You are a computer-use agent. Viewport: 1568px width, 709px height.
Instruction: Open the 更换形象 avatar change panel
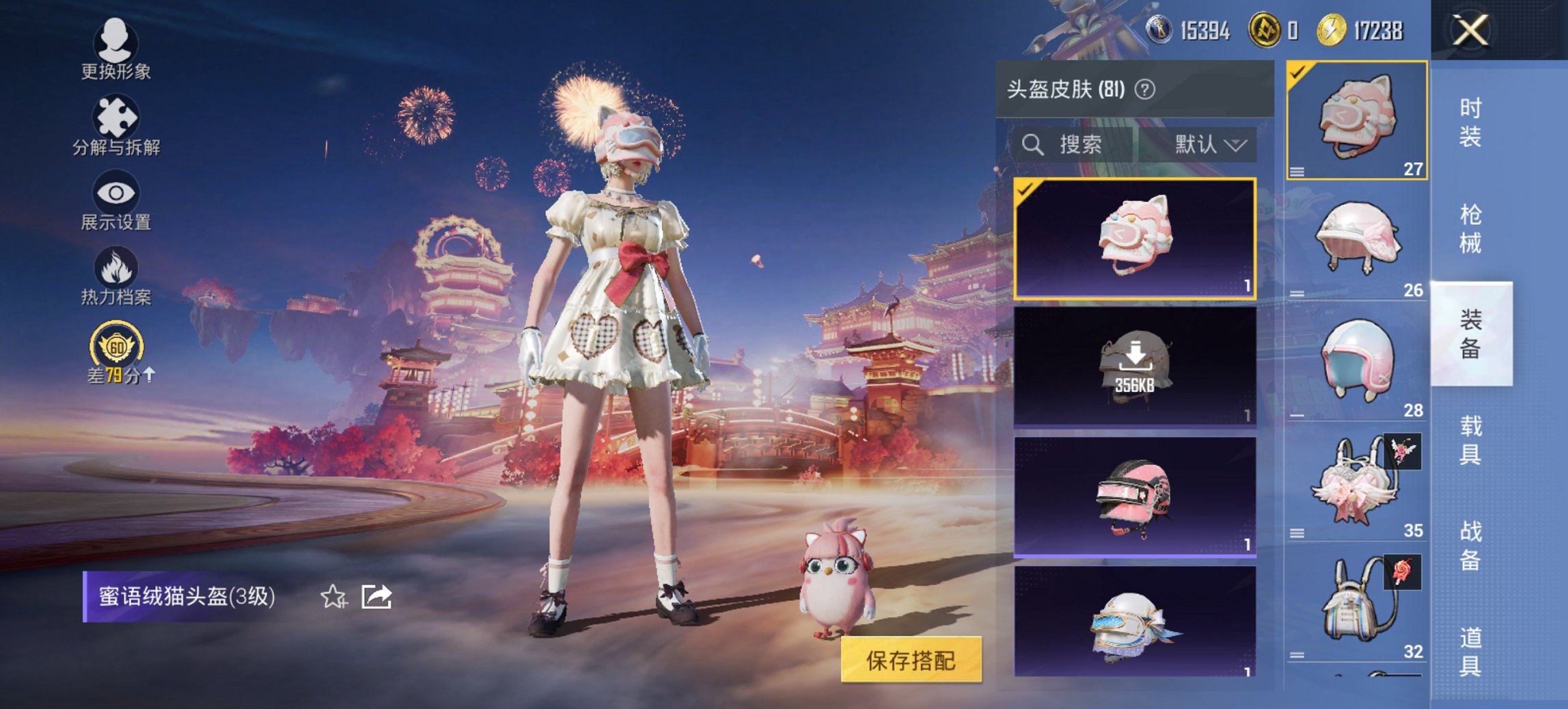click(x=115, y=48)
